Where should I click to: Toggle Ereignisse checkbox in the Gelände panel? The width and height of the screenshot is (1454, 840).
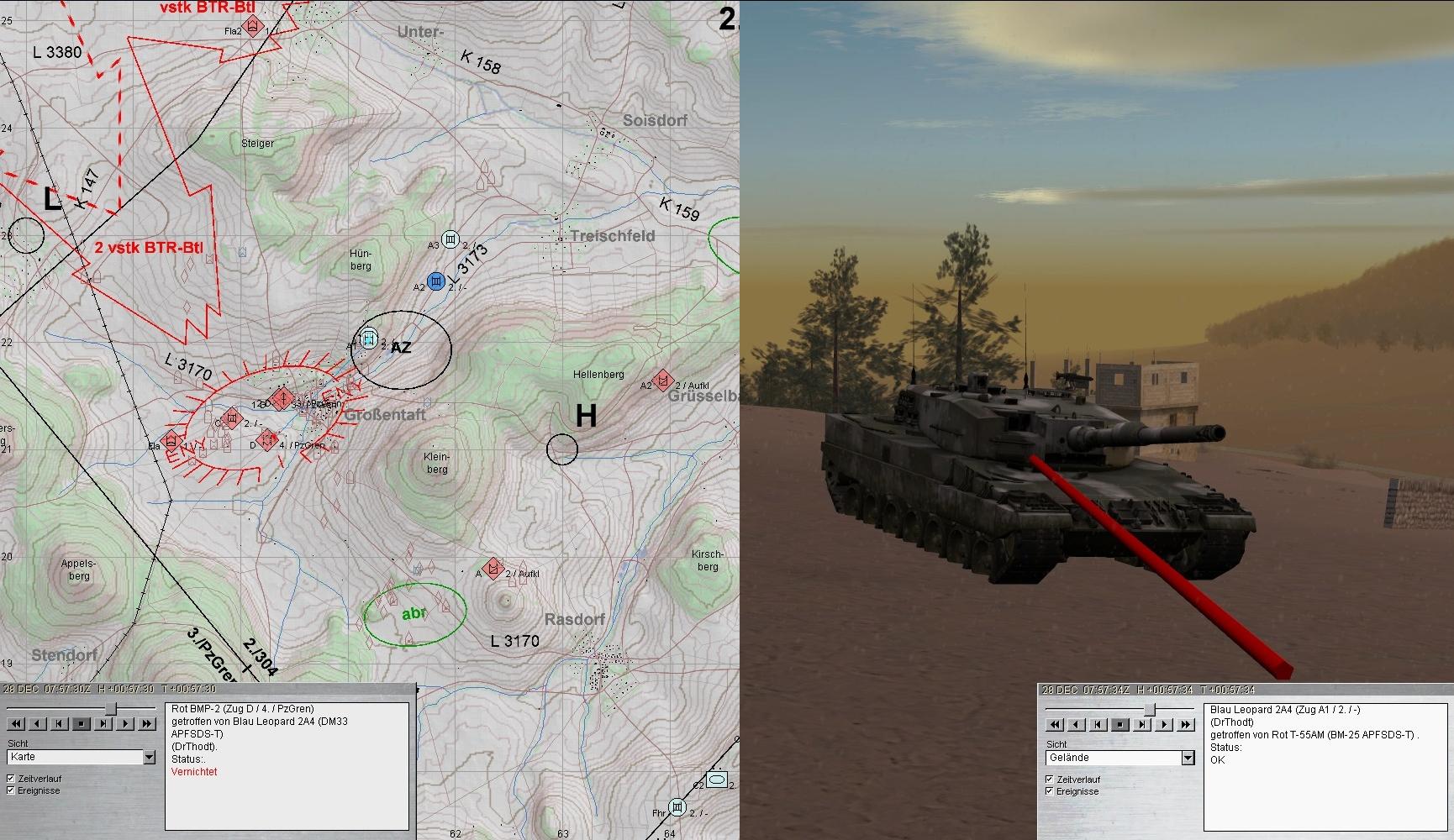[x=1050, y=791]
